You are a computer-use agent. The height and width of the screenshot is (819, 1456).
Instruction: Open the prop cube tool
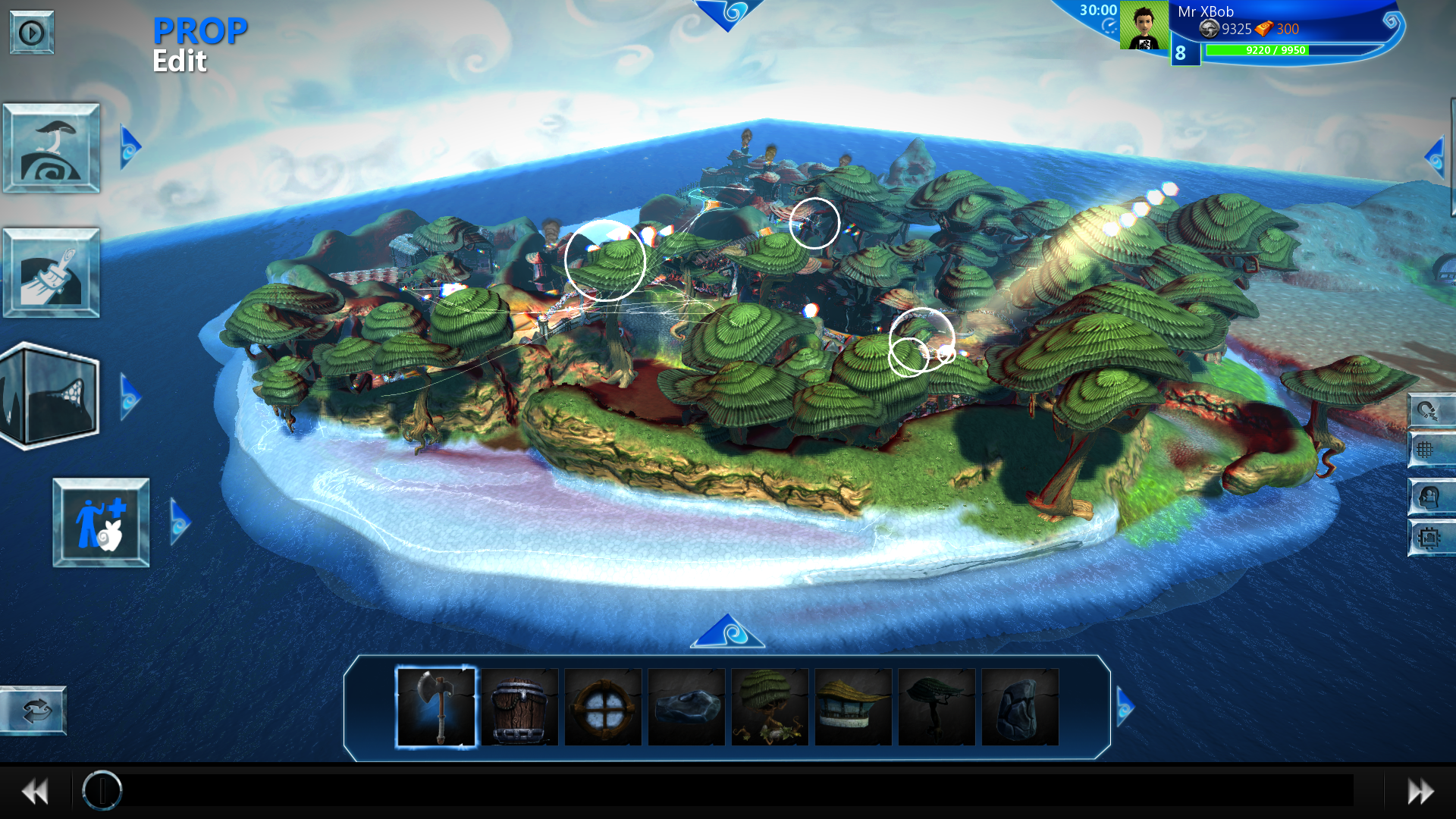(x=52, y=395)
